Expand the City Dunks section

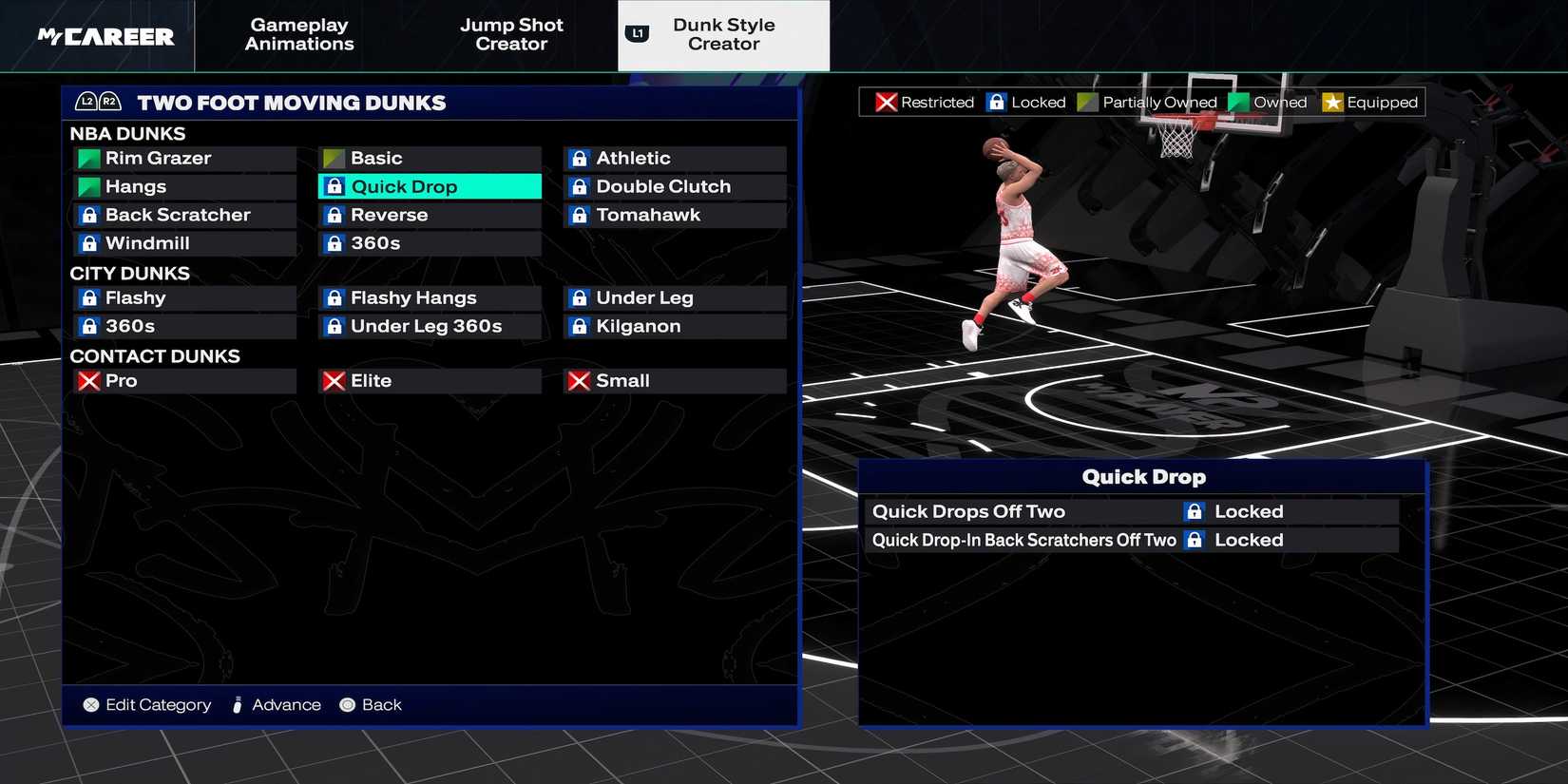coord(130,274)
